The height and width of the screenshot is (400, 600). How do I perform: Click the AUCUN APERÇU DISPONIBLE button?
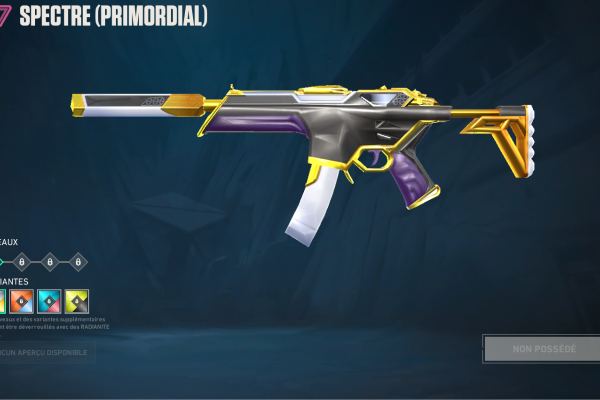coord(44,352)
